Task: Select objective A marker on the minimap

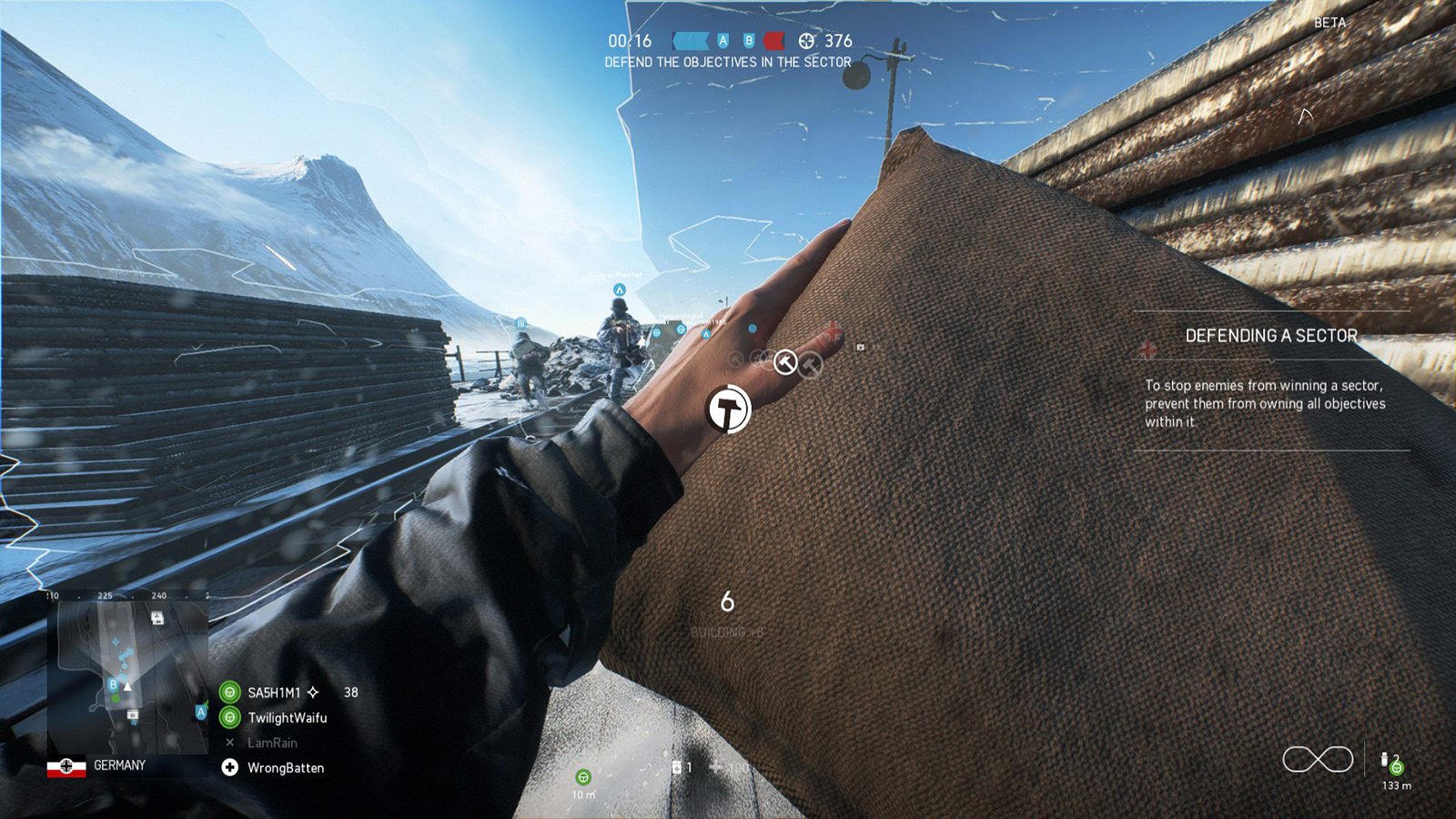Action: tap(201, 712)
